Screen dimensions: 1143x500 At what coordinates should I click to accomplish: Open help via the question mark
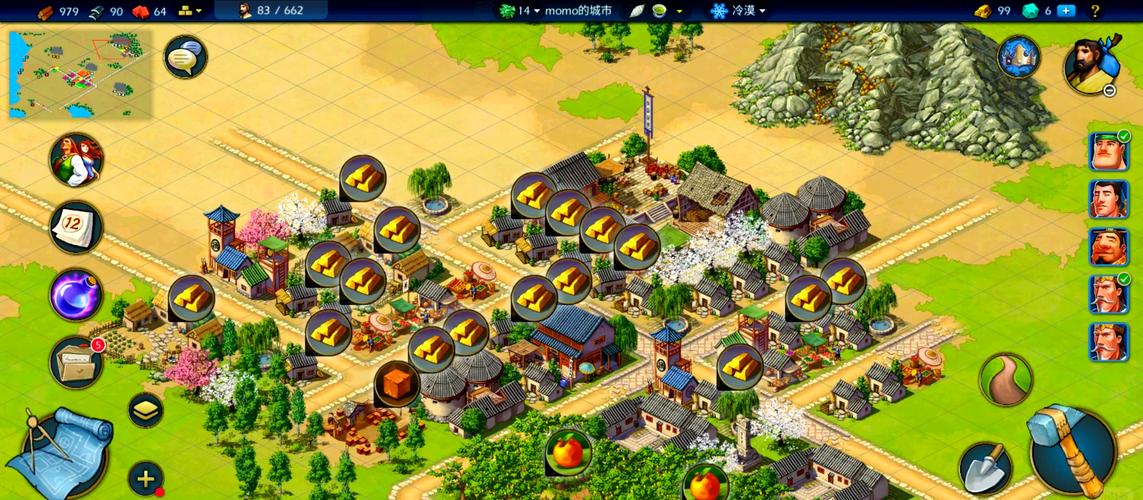pyautogui.click(x=1096, y=11)
